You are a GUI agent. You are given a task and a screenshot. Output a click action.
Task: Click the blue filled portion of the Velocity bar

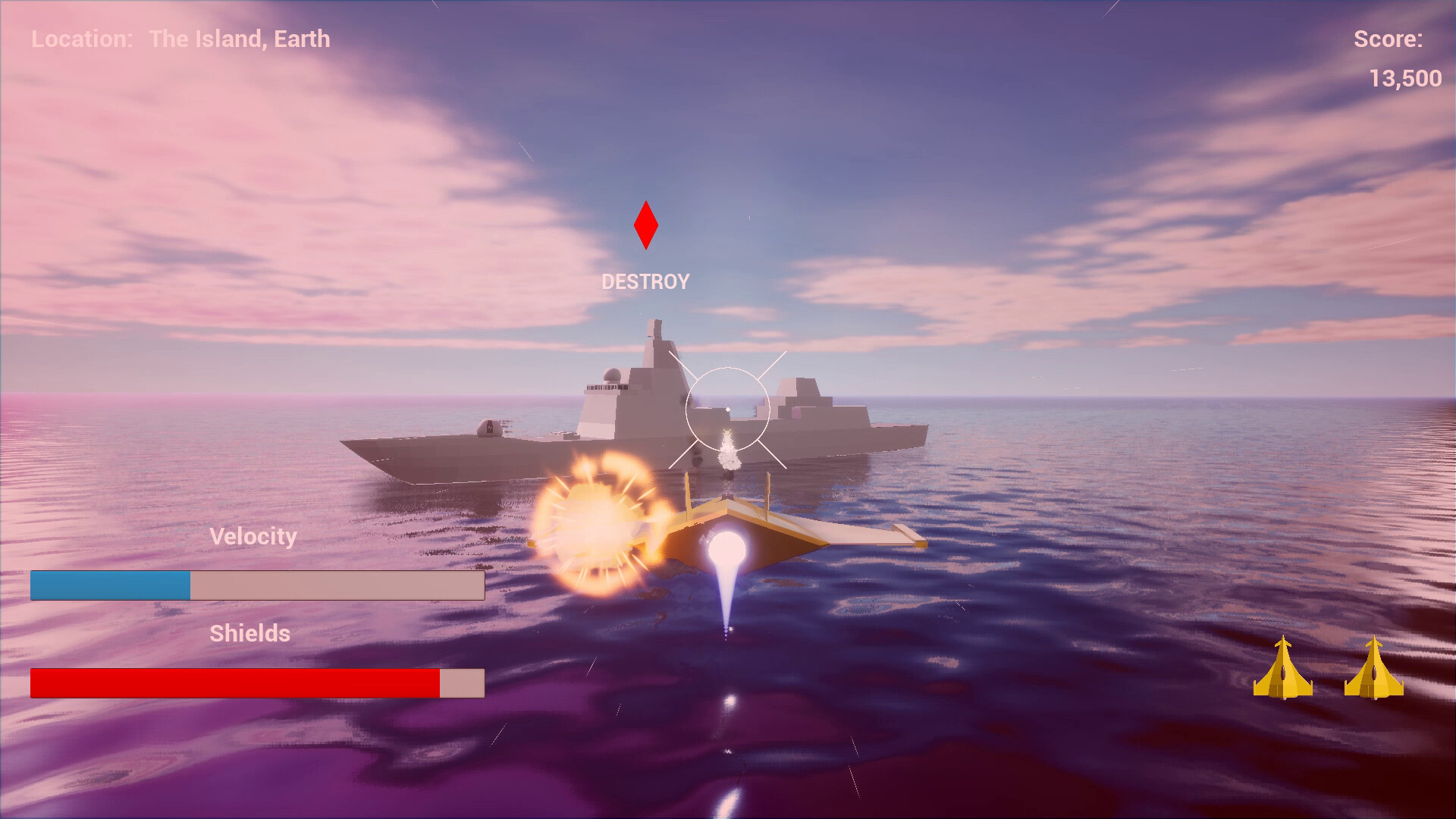click(110, 584)
